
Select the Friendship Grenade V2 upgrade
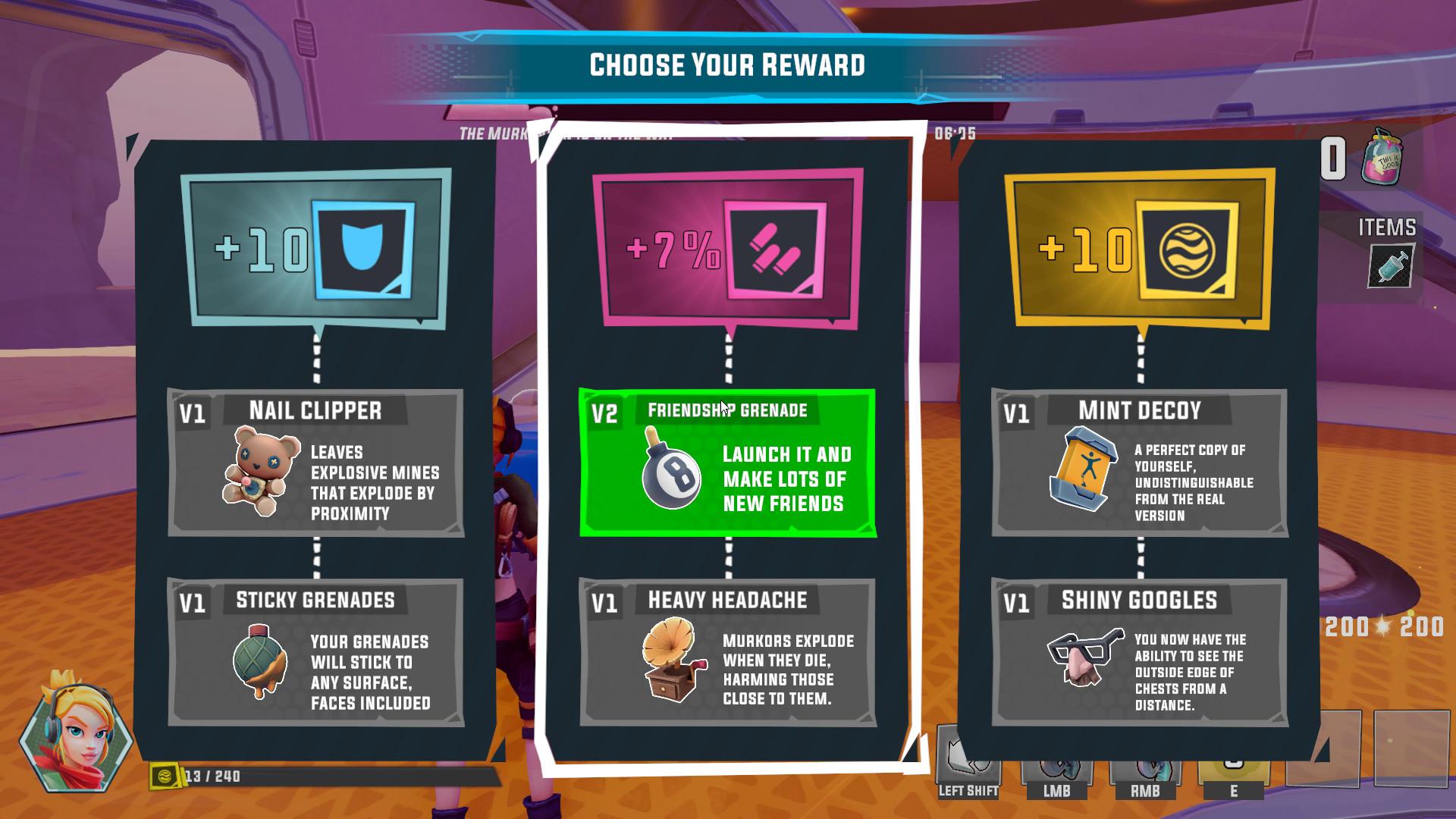point(727,463)
